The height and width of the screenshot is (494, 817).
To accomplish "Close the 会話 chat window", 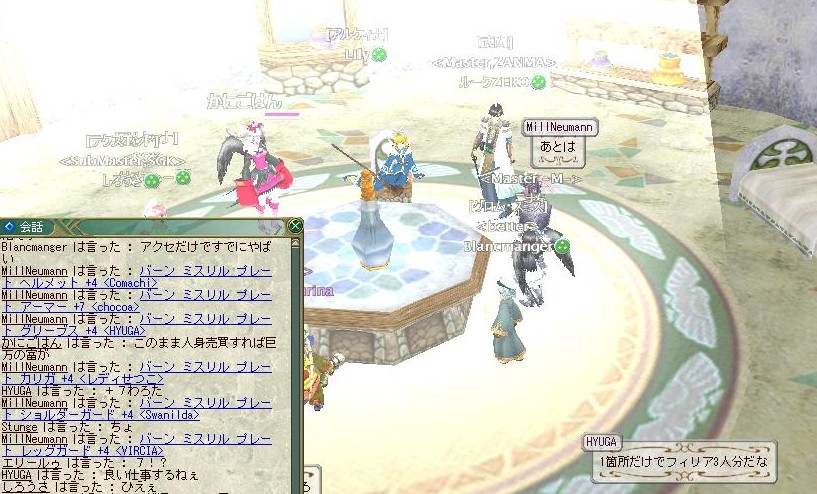I will 295,226.
